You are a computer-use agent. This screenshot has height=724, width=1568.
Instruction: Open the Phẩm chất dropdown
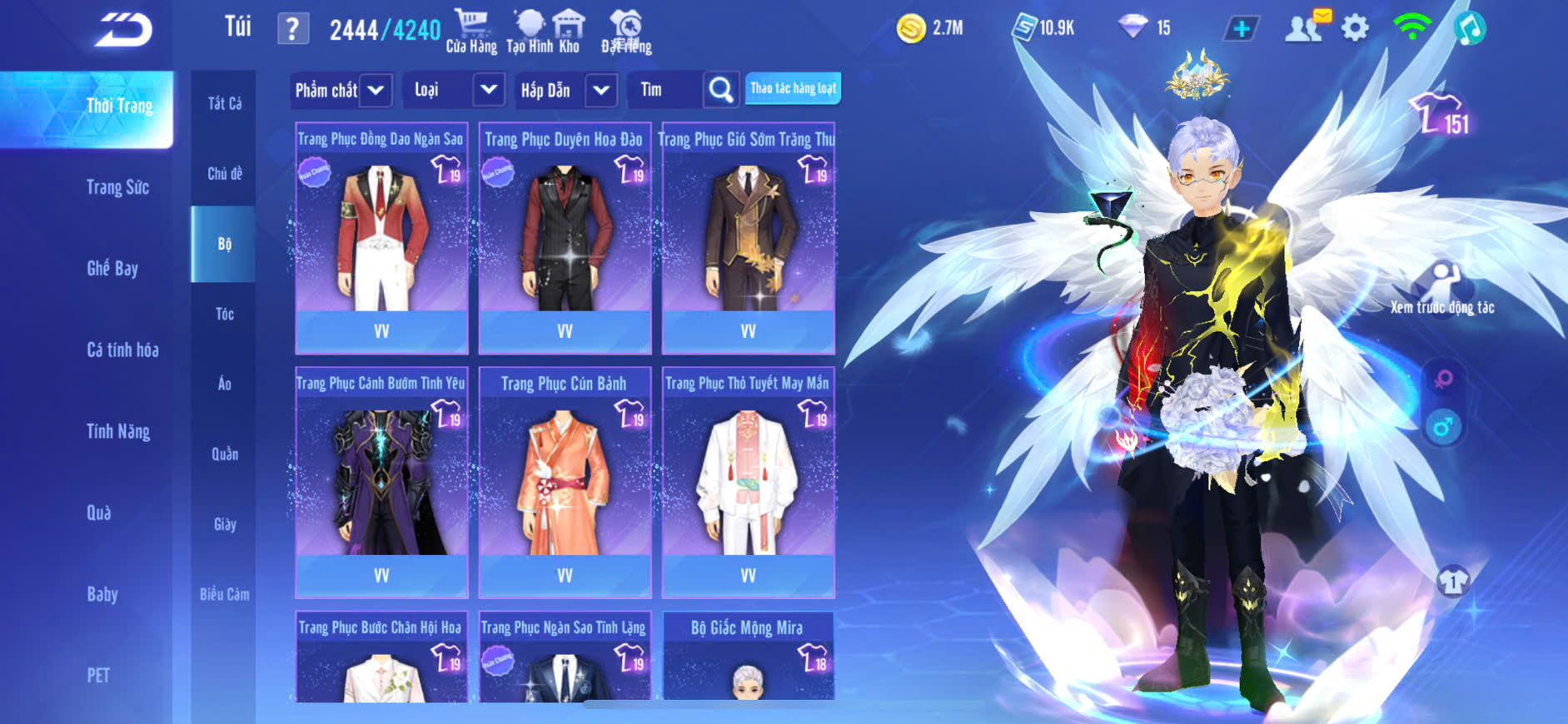341,90
